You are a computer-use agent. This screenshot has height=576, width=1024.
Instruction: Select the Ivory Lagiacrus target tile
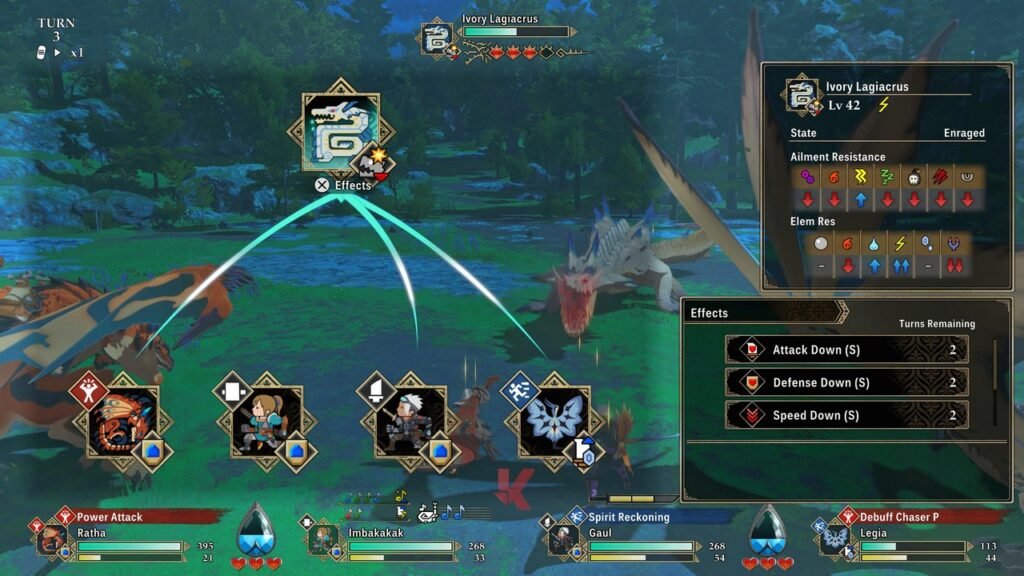(x=341, y=133)
